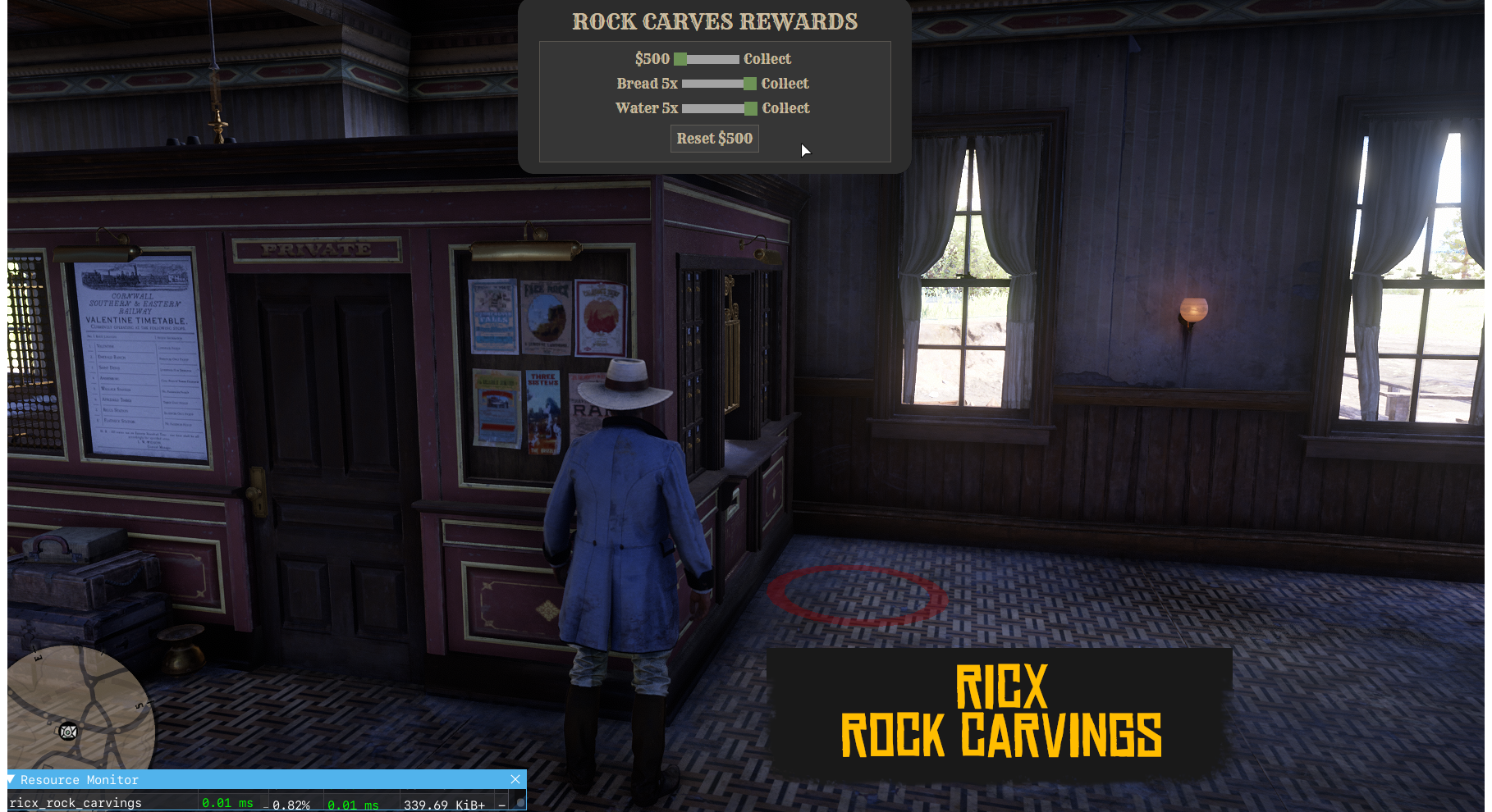The image size is (1492, 812).
Task: Collect the Bread 5x reward
Action: 785,84
